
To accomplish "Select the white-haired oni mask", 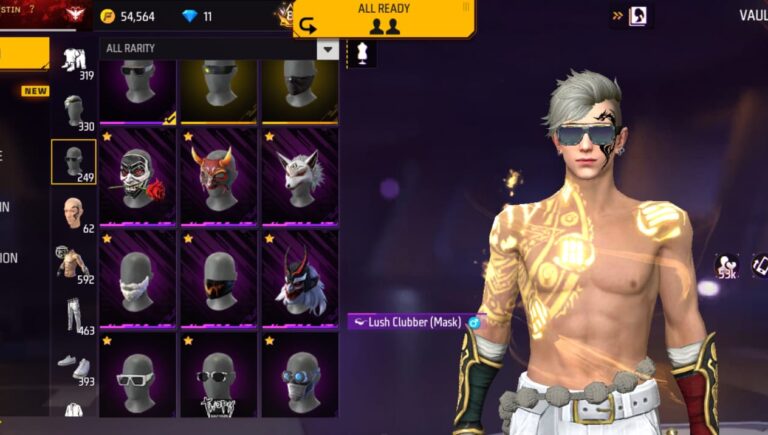I will (300, 279).
